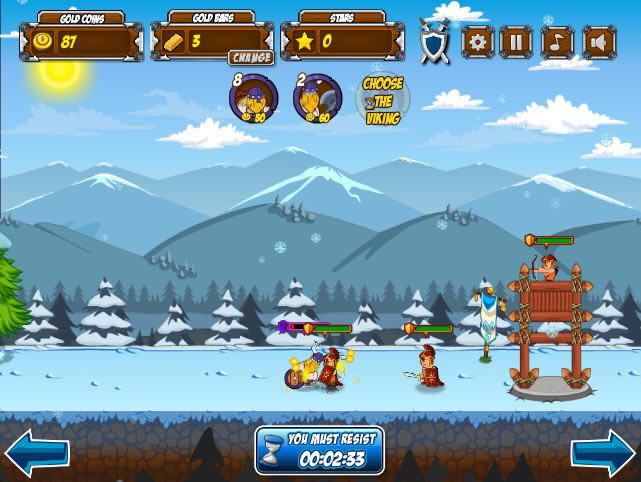Screen dimensions: 641x482
Task: Mute the sound effects speaker
Action: click(598, 42)
